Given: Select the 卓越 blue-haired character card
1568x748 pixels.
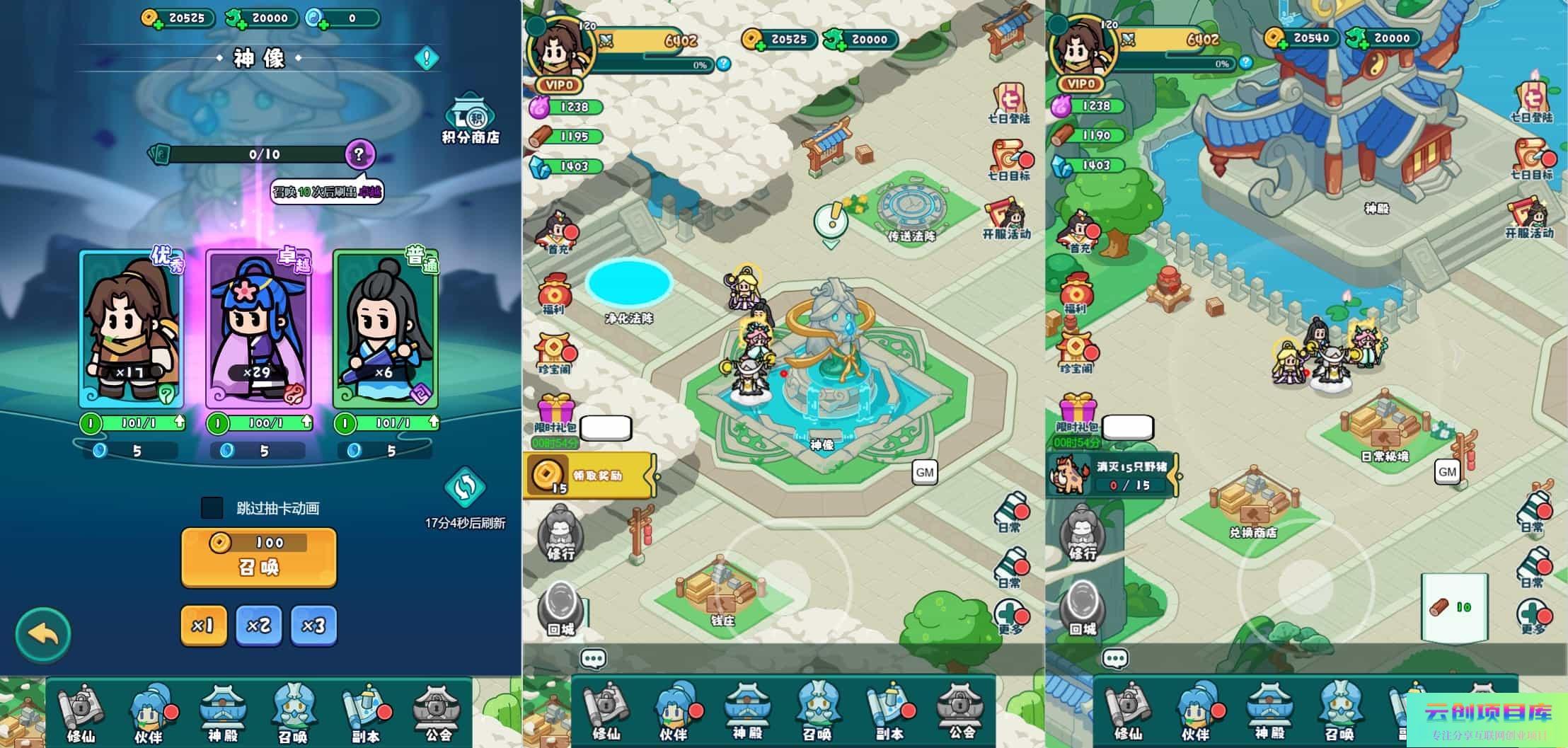Looking at the screenshot, I should point(258,329).
